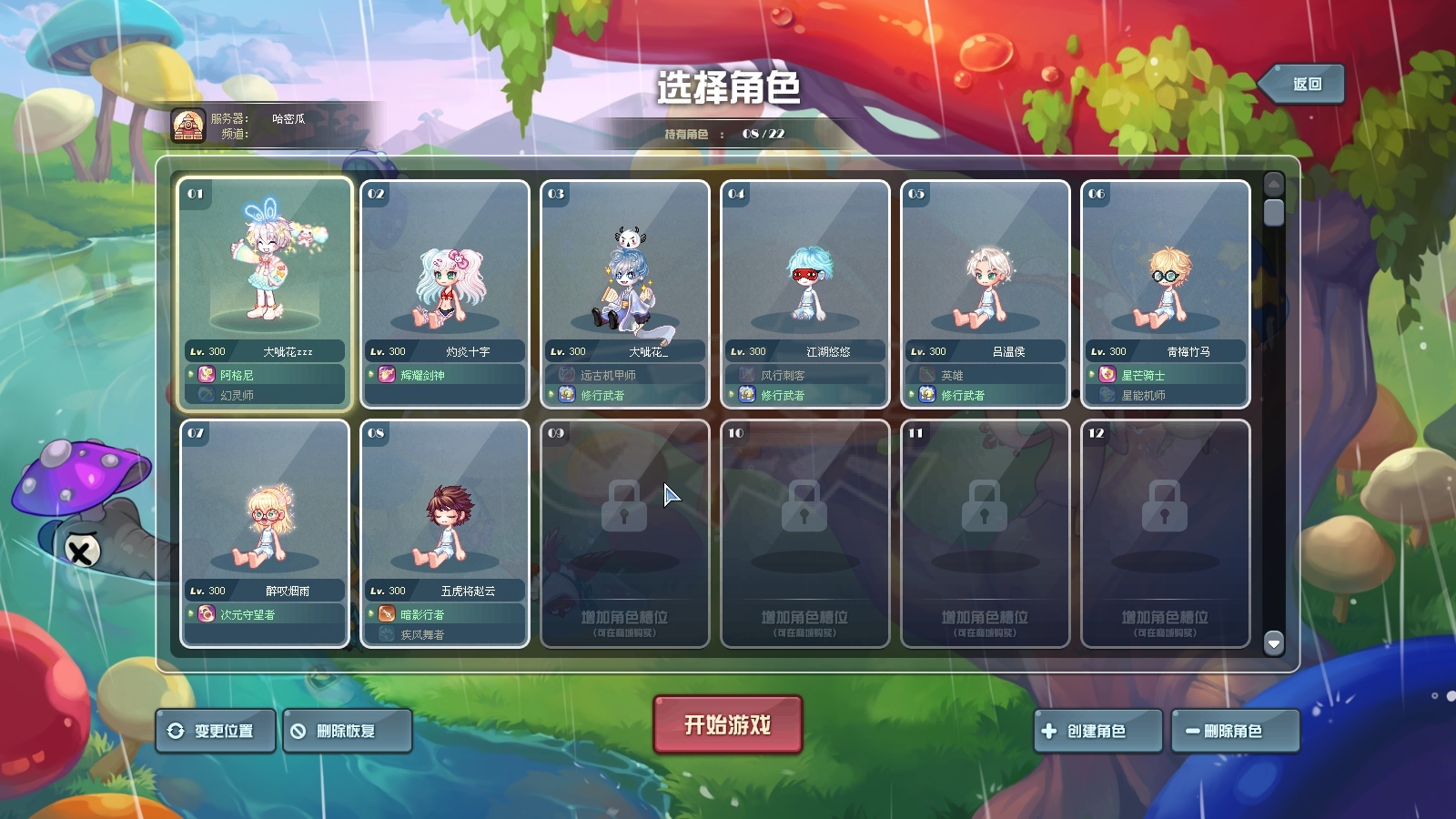
Task: Click the 返回 back button
Action: [x=1301, y=82]
